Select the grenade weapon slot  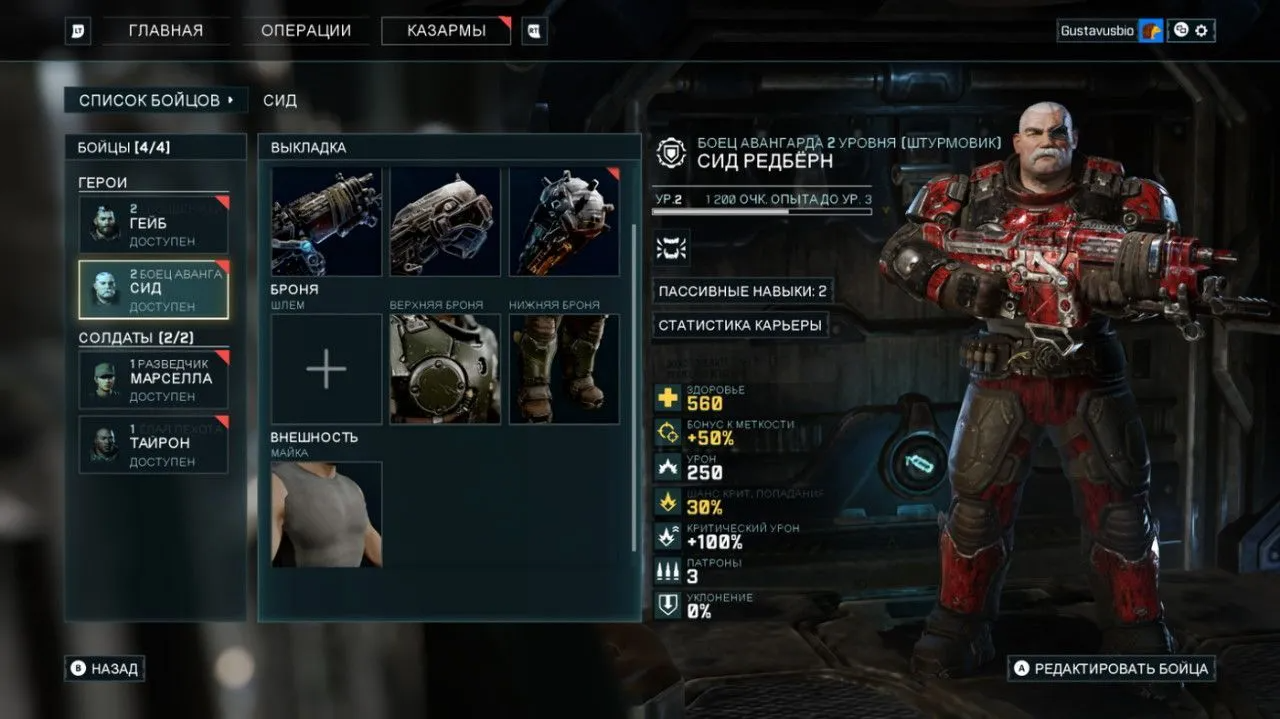[x=564, y=221]
